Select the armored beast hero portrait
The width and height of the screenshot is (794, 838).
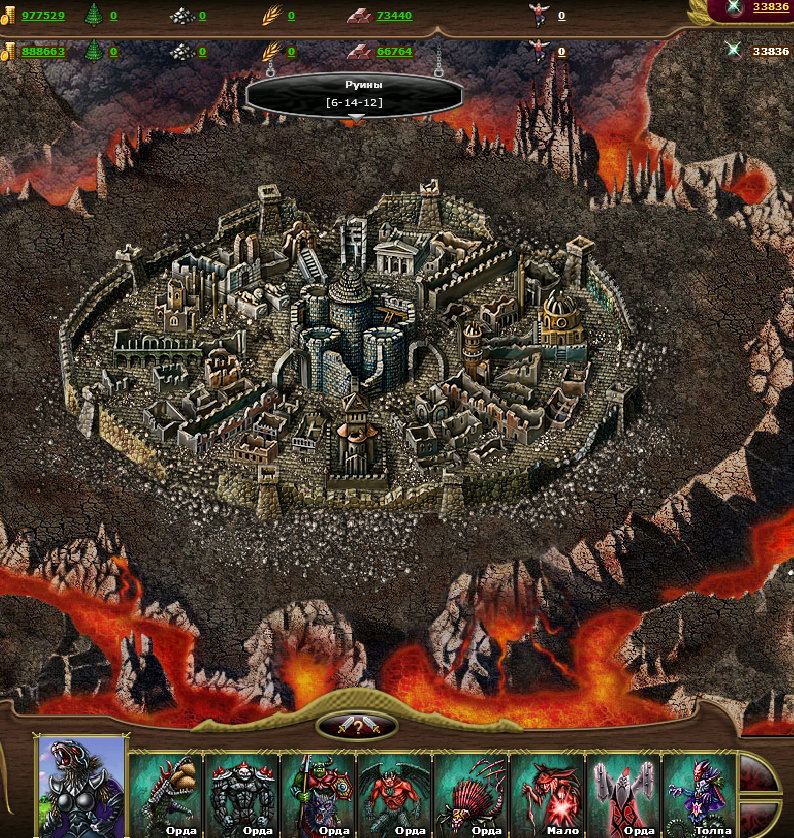click(x=81, y=787)
